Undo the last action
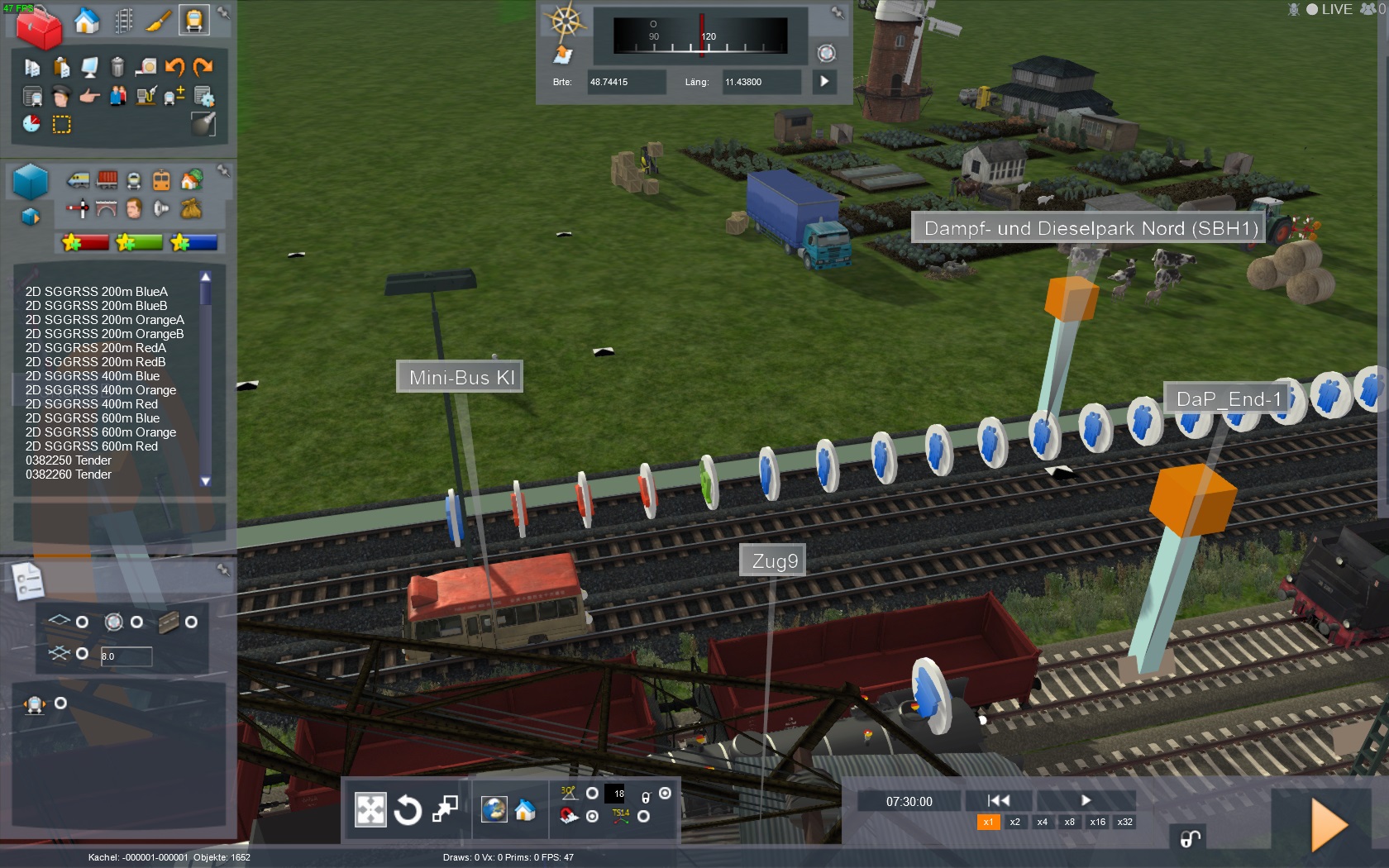Image resolution: width=1389 pixels, height=868 pixels. pyautogui.click(x=174, y=66)
